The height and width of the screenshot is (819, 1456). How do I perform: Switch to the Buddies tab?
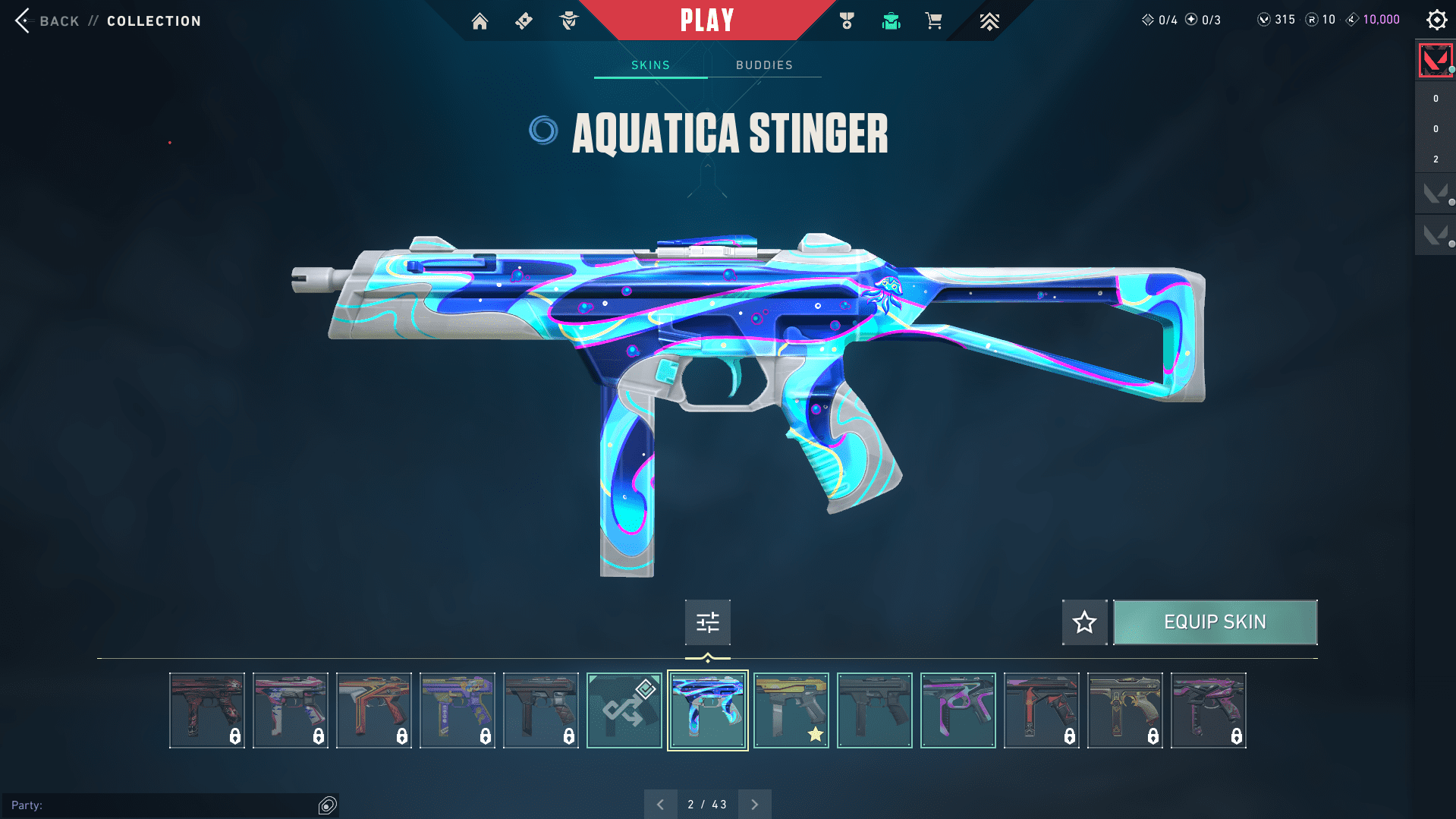(764, 65)
